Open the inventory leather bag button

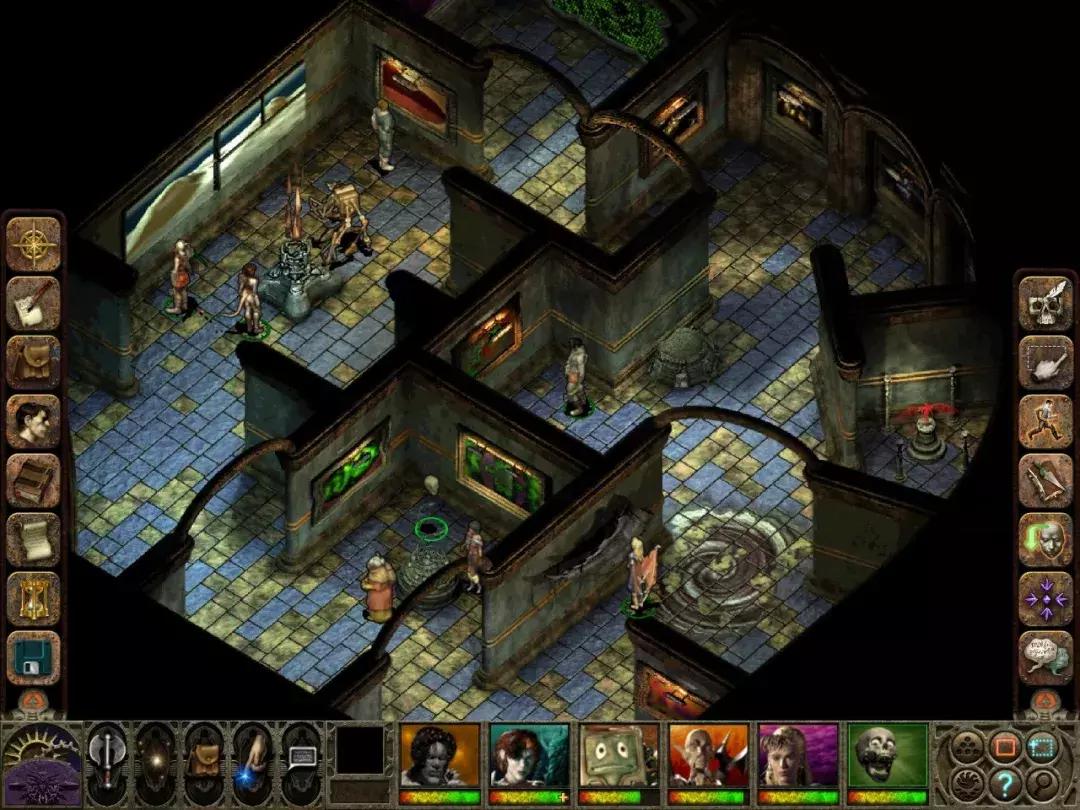pos(34,362)
